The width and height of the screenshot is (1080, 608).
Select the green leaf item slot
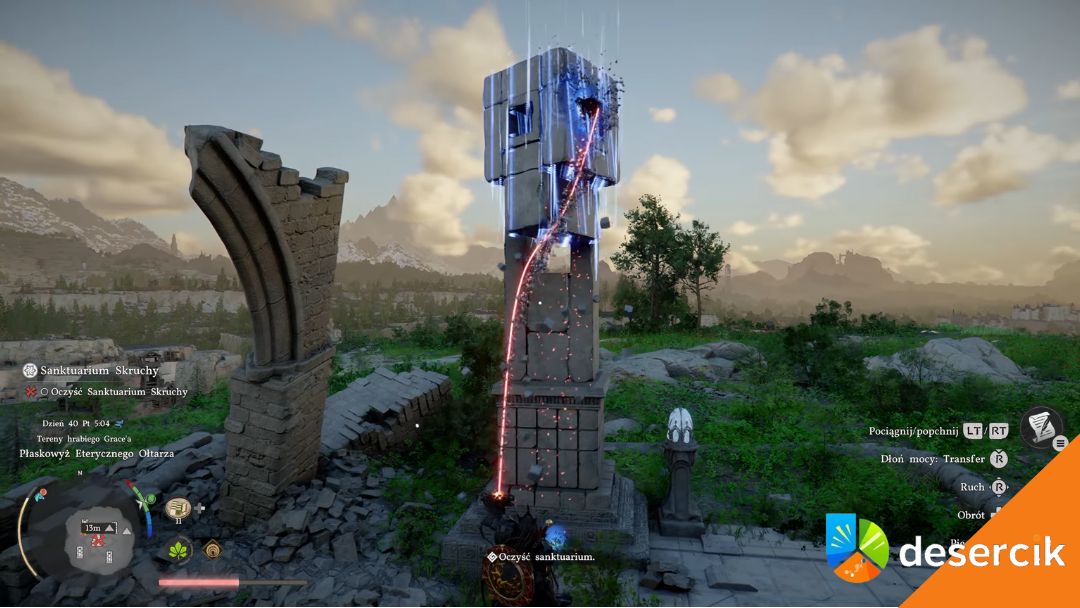pos(180,549)
